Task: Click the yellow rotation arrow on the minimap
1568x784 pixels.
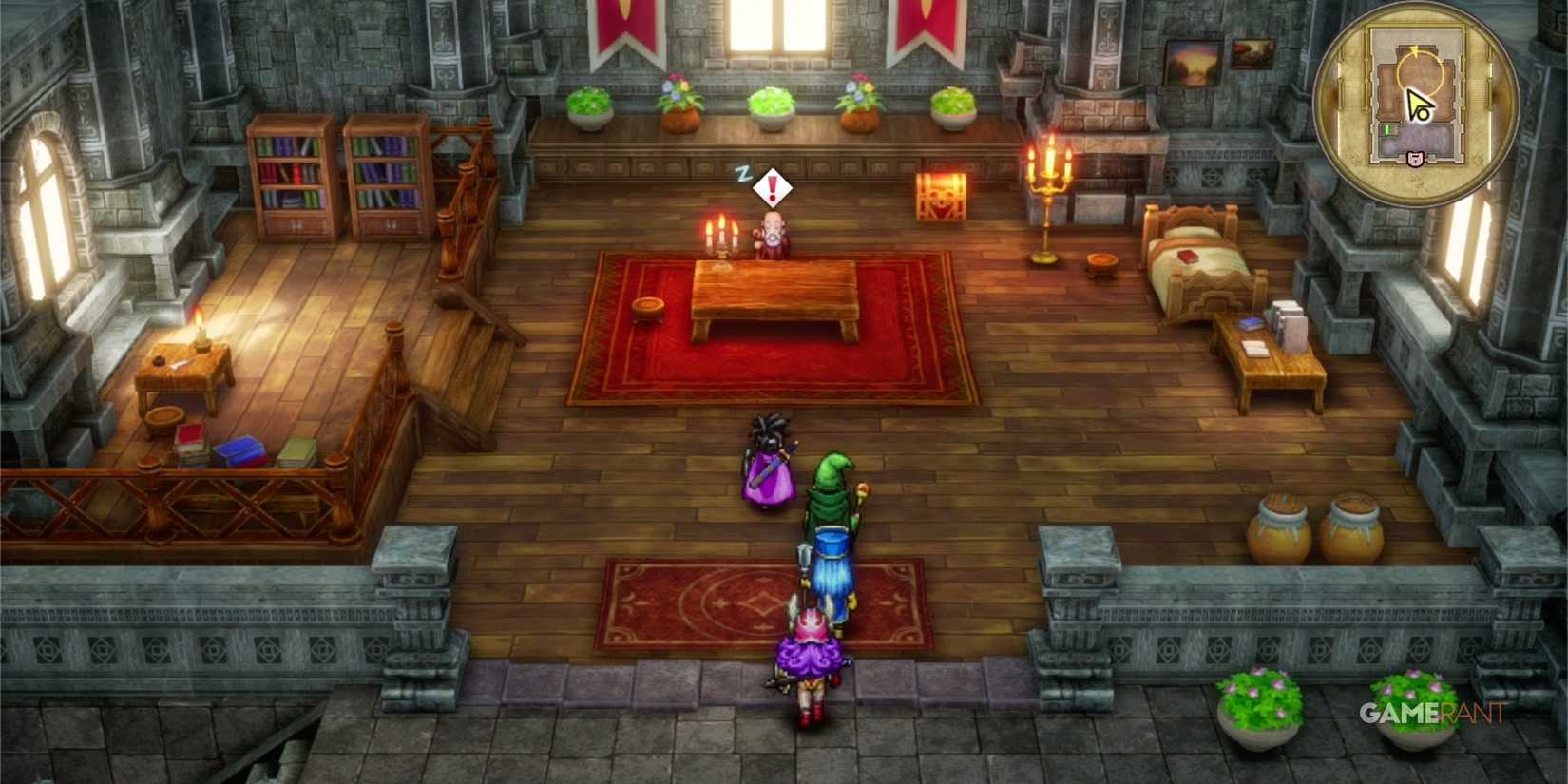Action: [x=1414, y=50]
